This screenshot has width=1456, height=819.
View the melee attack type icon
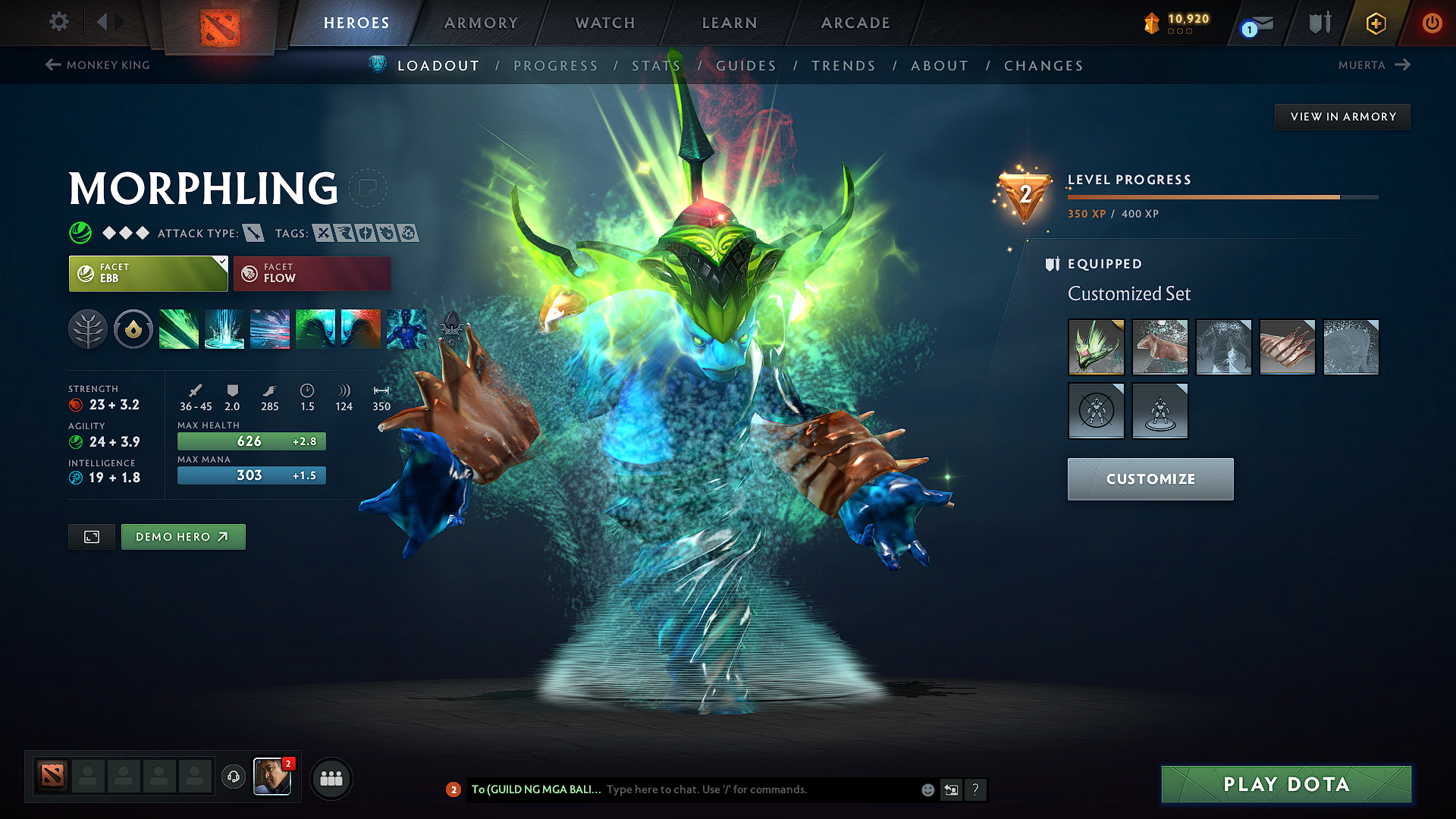coord(254,233)
